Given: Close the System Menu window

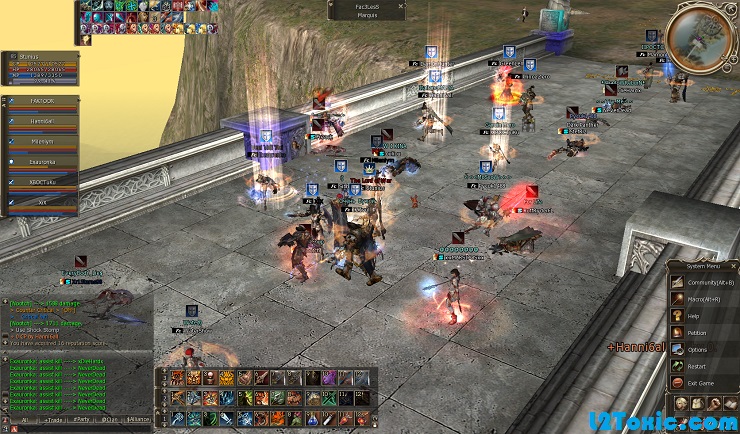Looking at the screenshot, I should click(x=733, y=265).
